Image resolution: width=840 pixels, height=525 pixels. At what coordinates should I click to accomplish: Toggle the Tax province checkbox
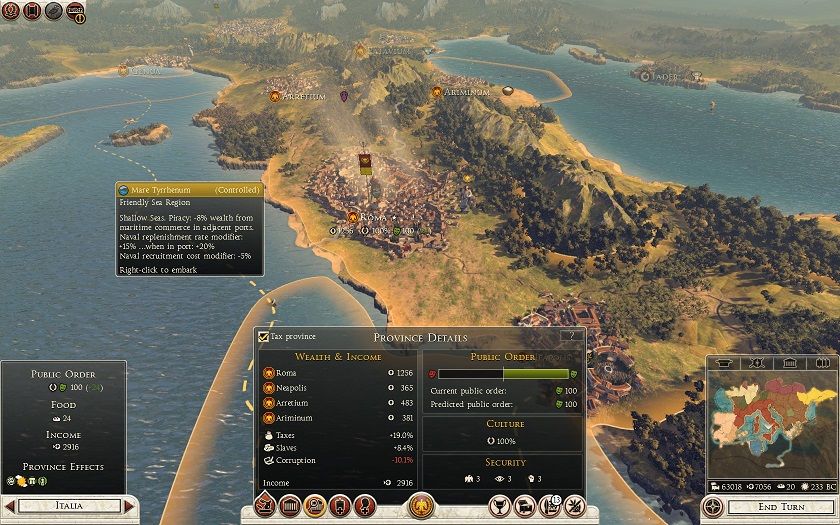tap(263, 337)
